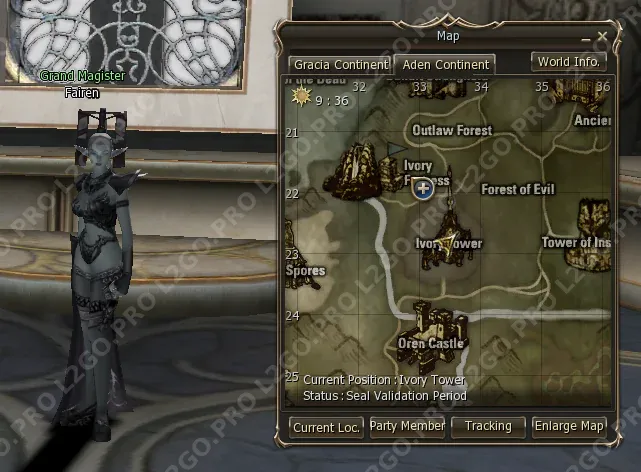Screen dimensions: 641x472
Task: Click the blue plus marker on the map
Action: (423, 188)
